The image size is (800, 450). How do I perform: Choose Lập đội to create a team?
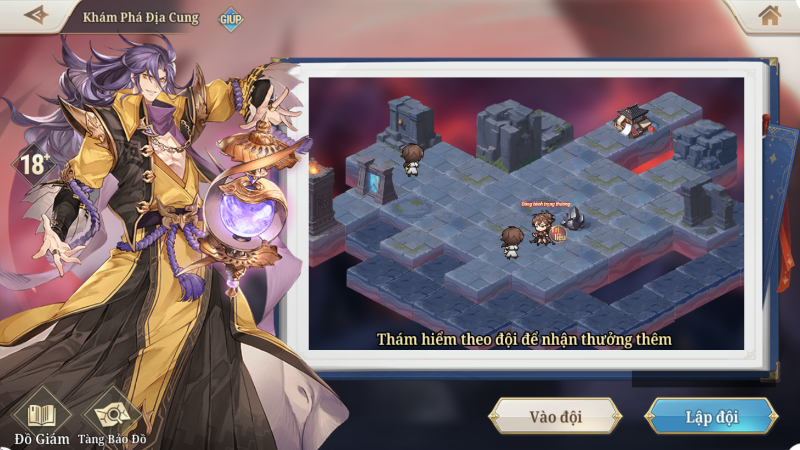[711, 416]
